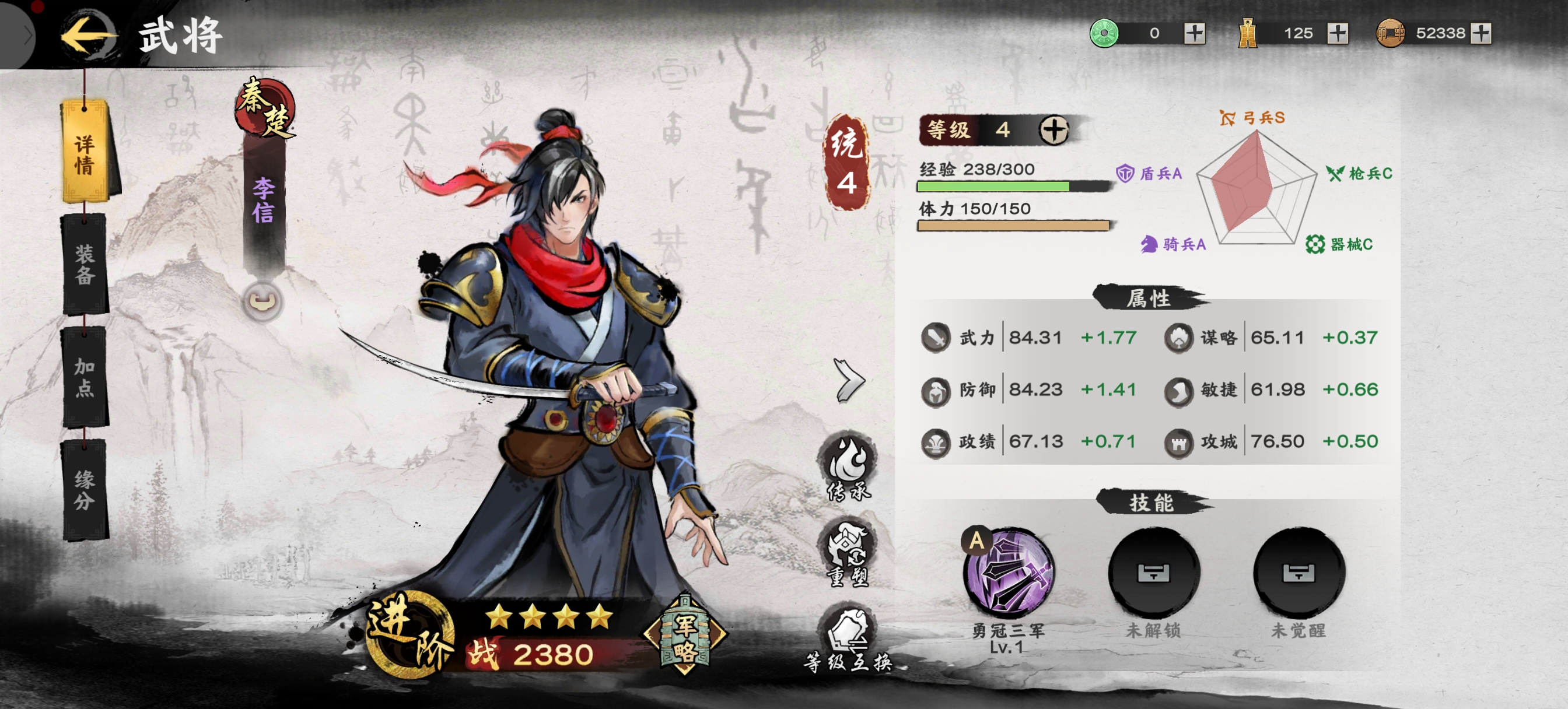Add jade currency with plus button

1194,33
